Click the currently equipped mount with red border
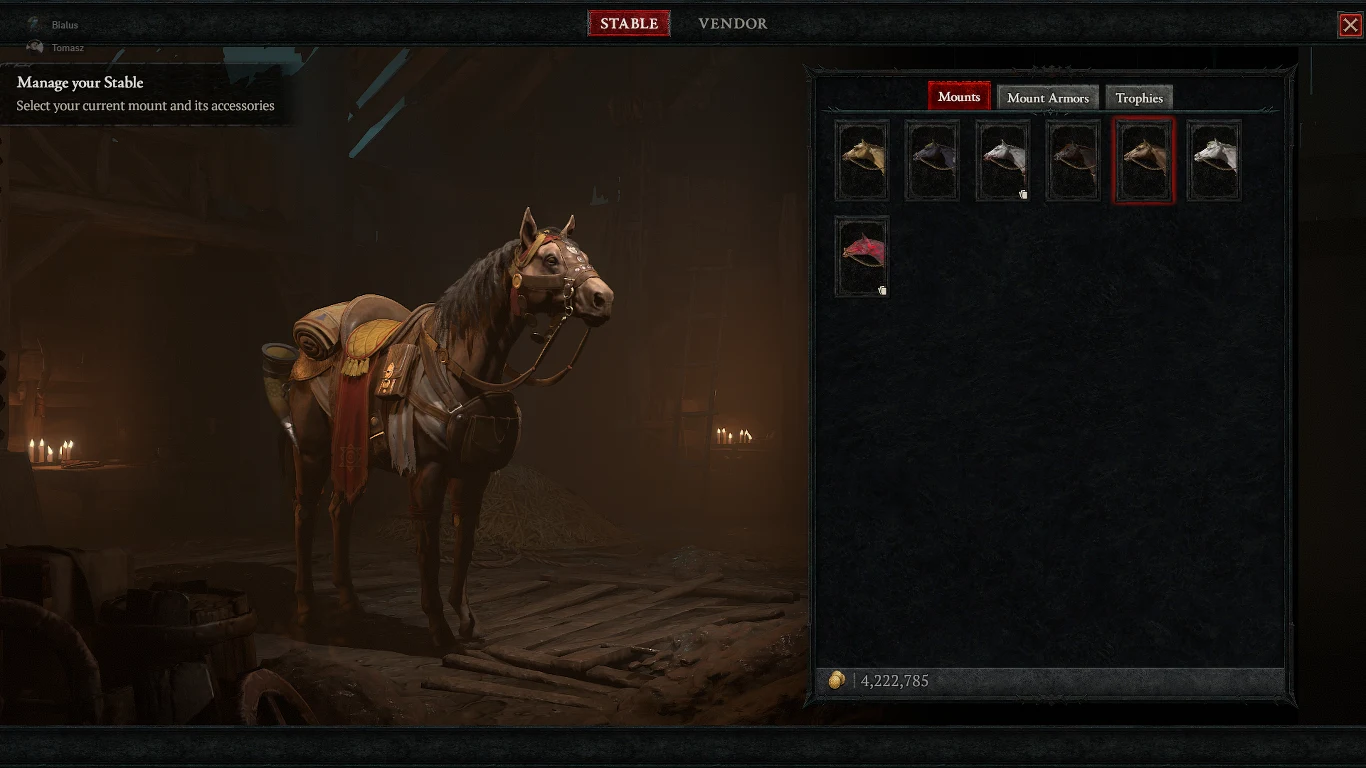1366x768 pixels. tap(1143, 160)
